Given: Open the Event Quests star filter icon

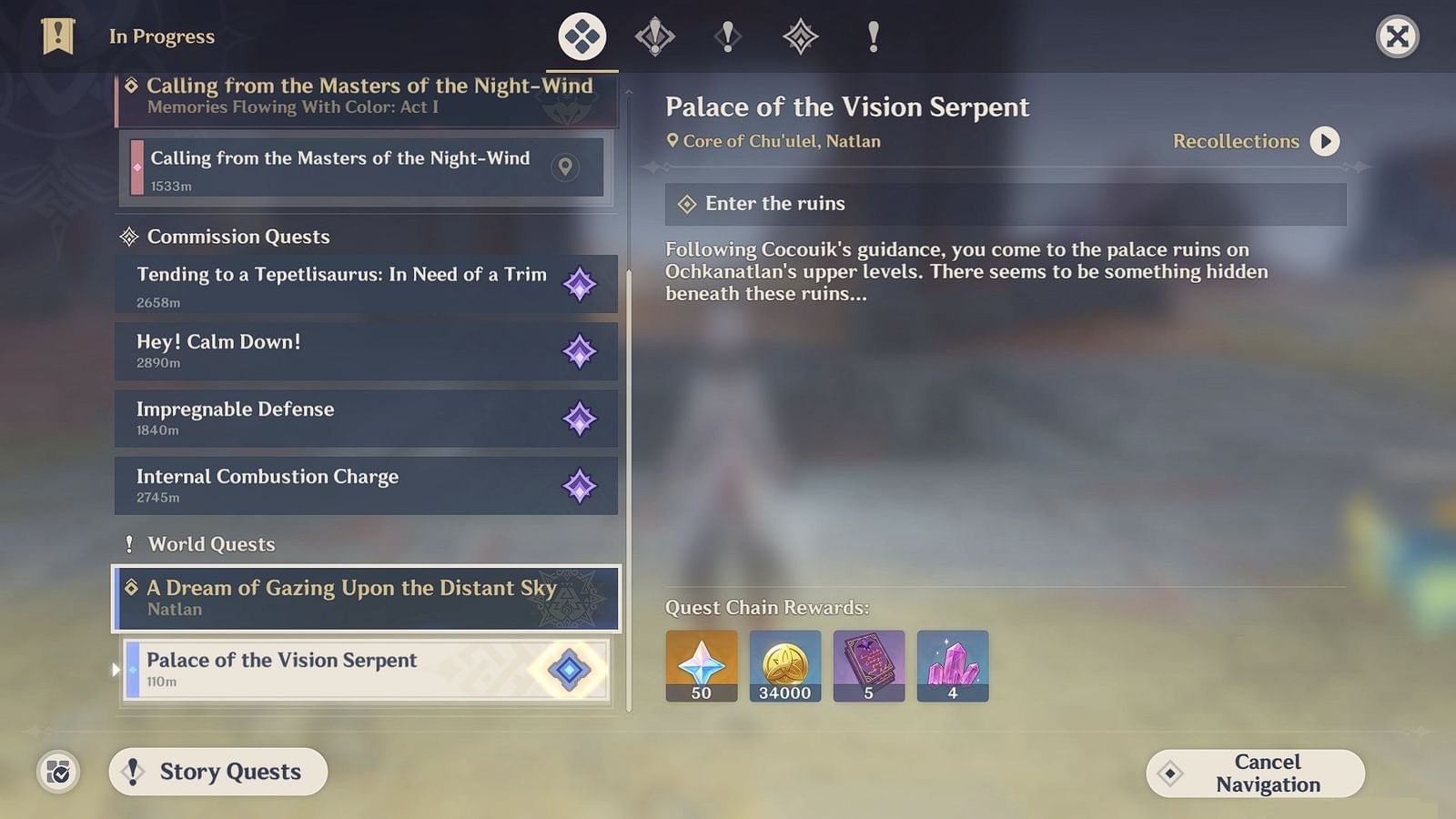Looking at the screenshot, I should [799, 36].
